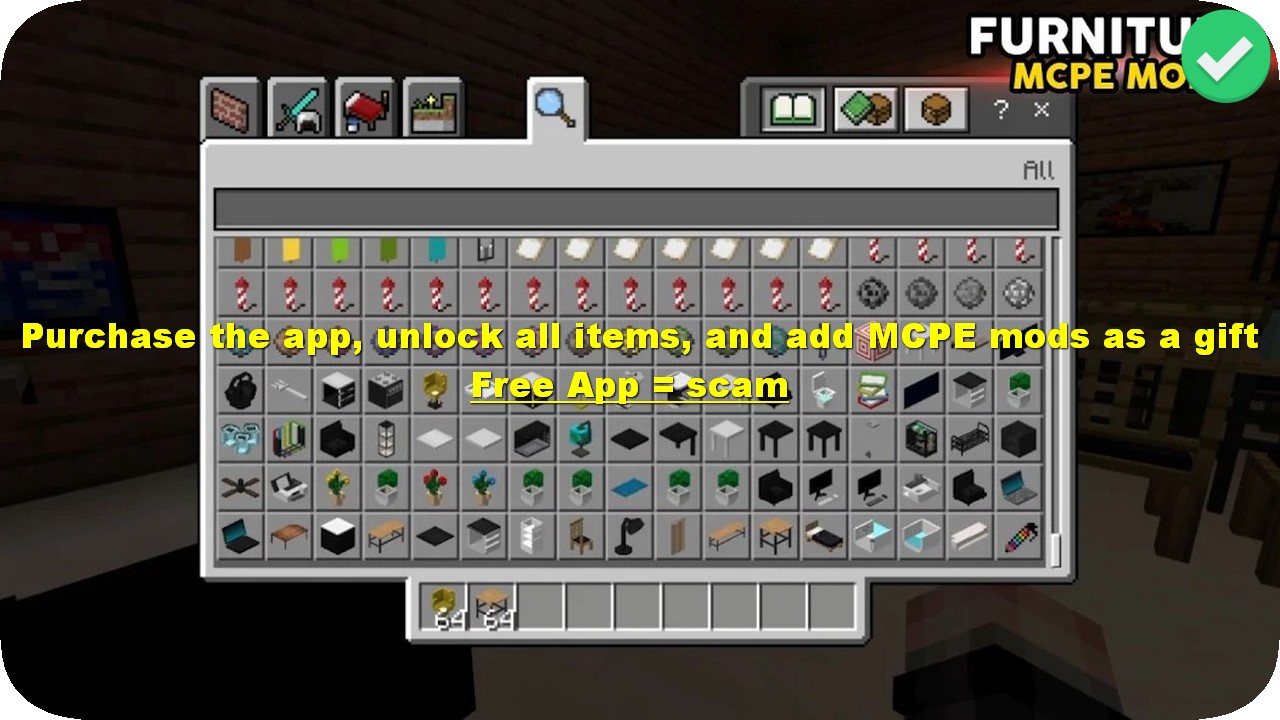Screen dimensions: 1280x720
Task: Click the crafting blocks icon
Action: [866, 110]
